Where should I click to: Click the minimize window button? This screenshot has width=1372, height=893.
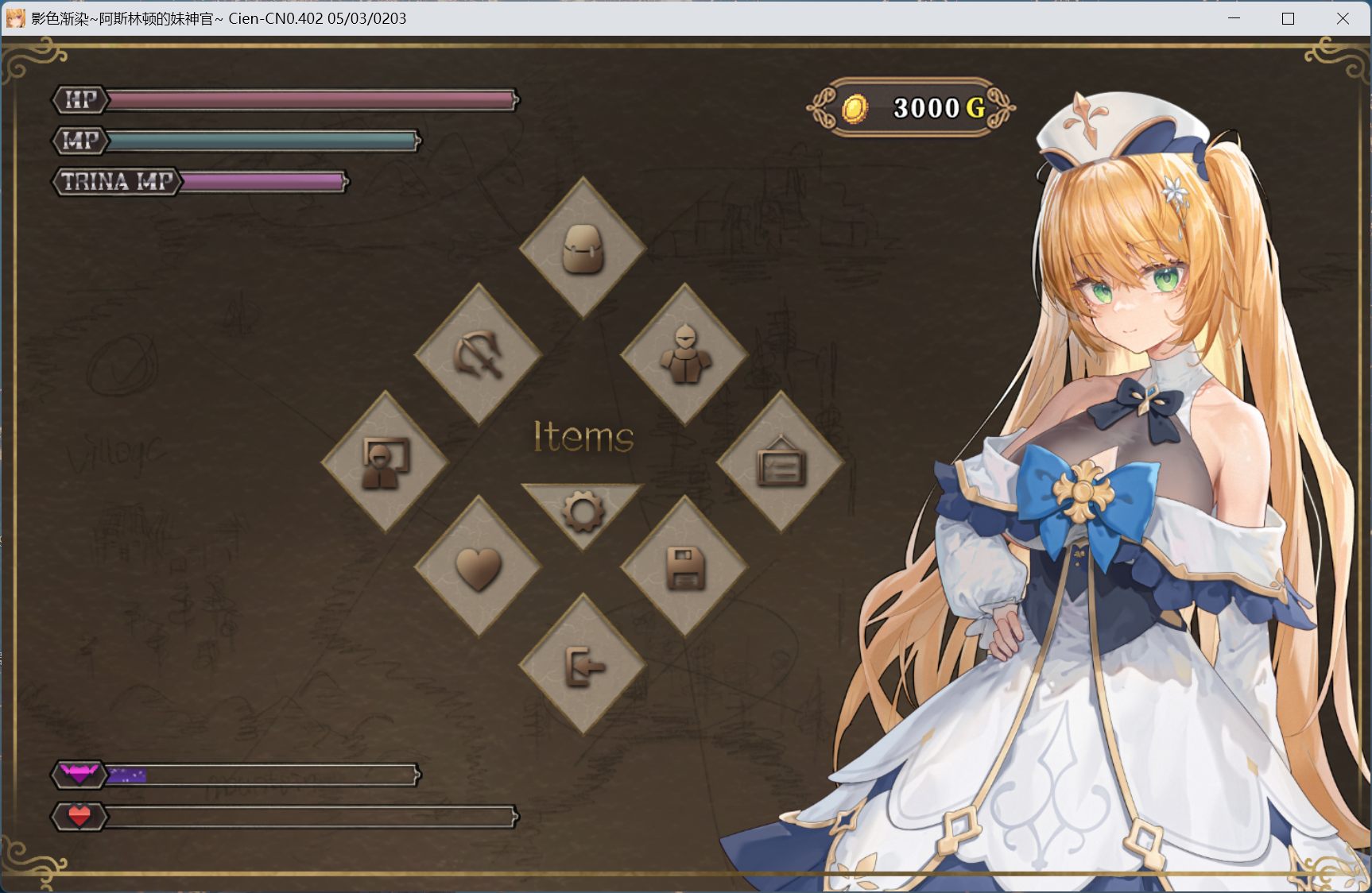[x=1233, y=18]
